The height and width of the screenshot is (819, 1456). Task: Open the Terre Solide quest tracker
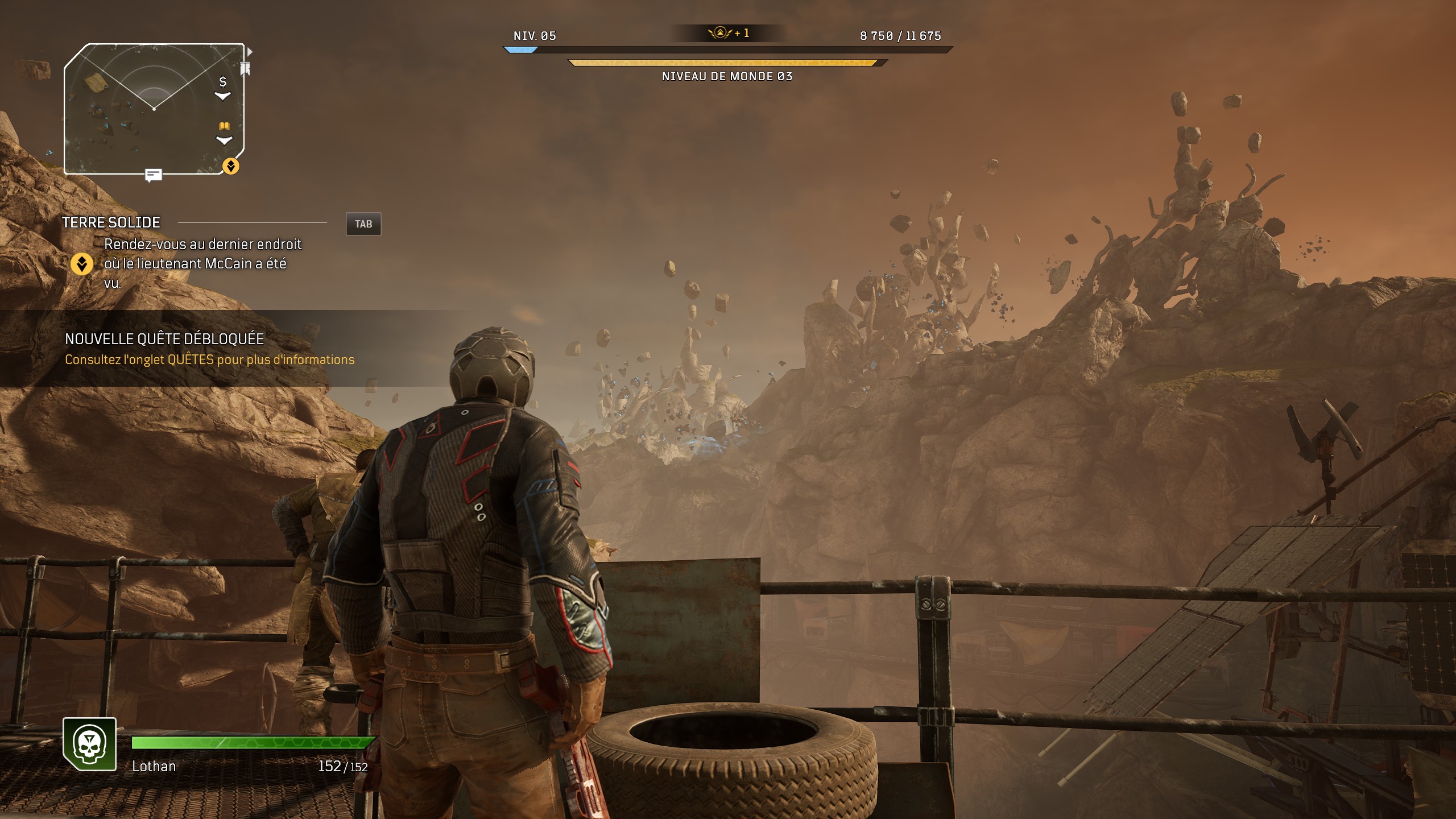click(x=111, y=222)
